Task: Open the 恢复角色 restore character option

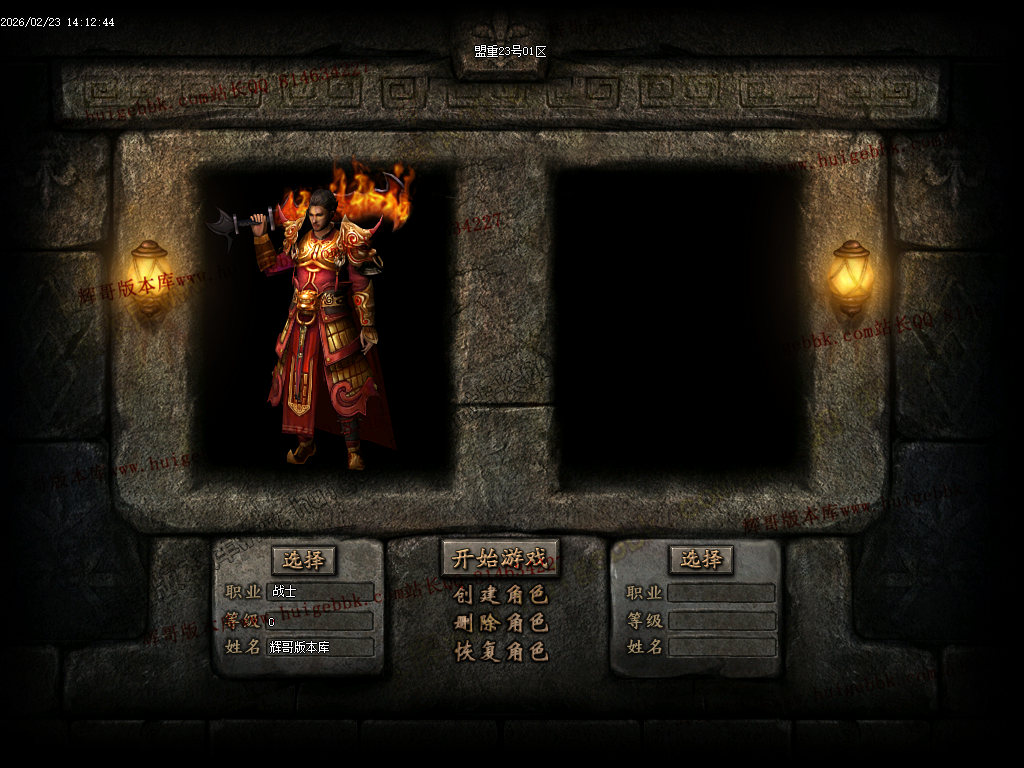Action: click(x=500, y=652)
